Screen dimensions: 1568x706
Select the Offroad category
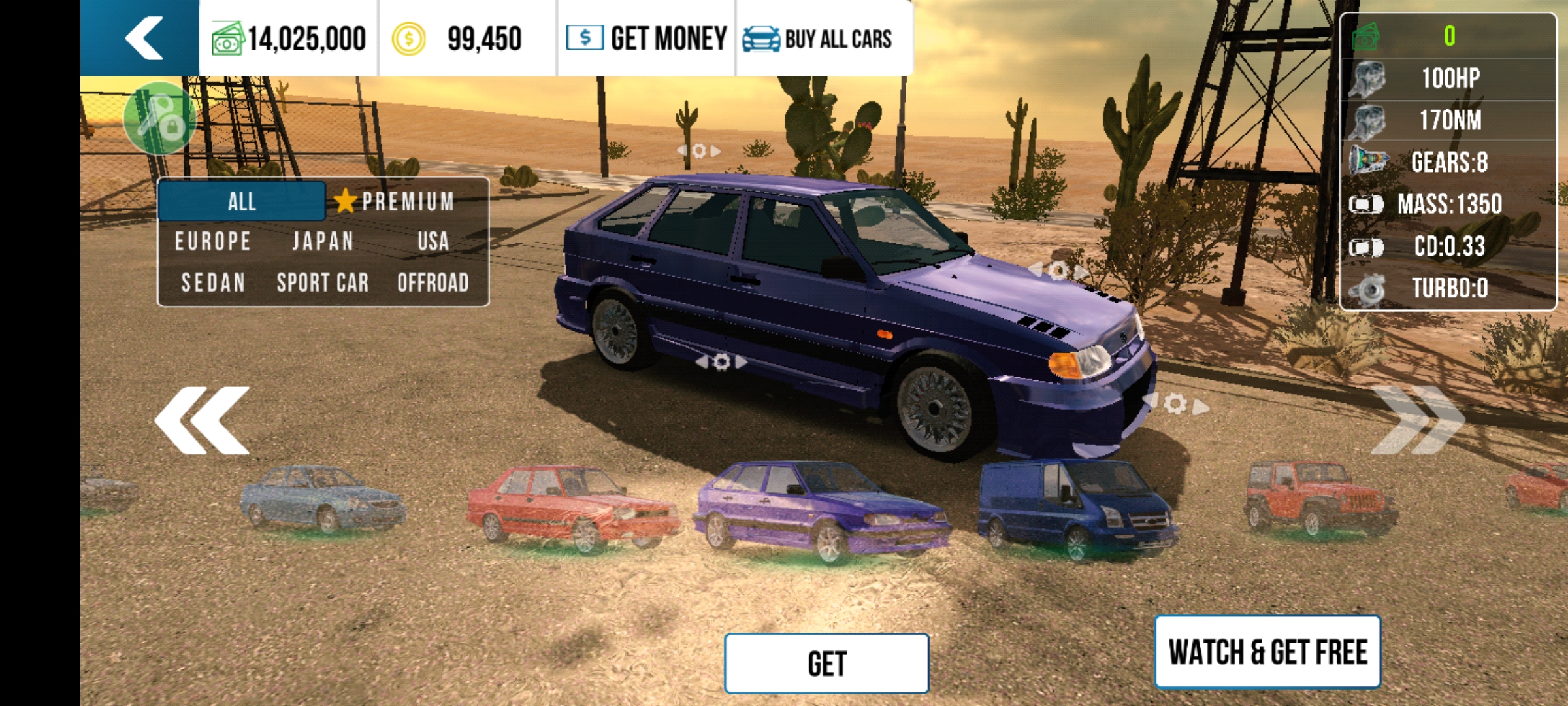point(433,283)
